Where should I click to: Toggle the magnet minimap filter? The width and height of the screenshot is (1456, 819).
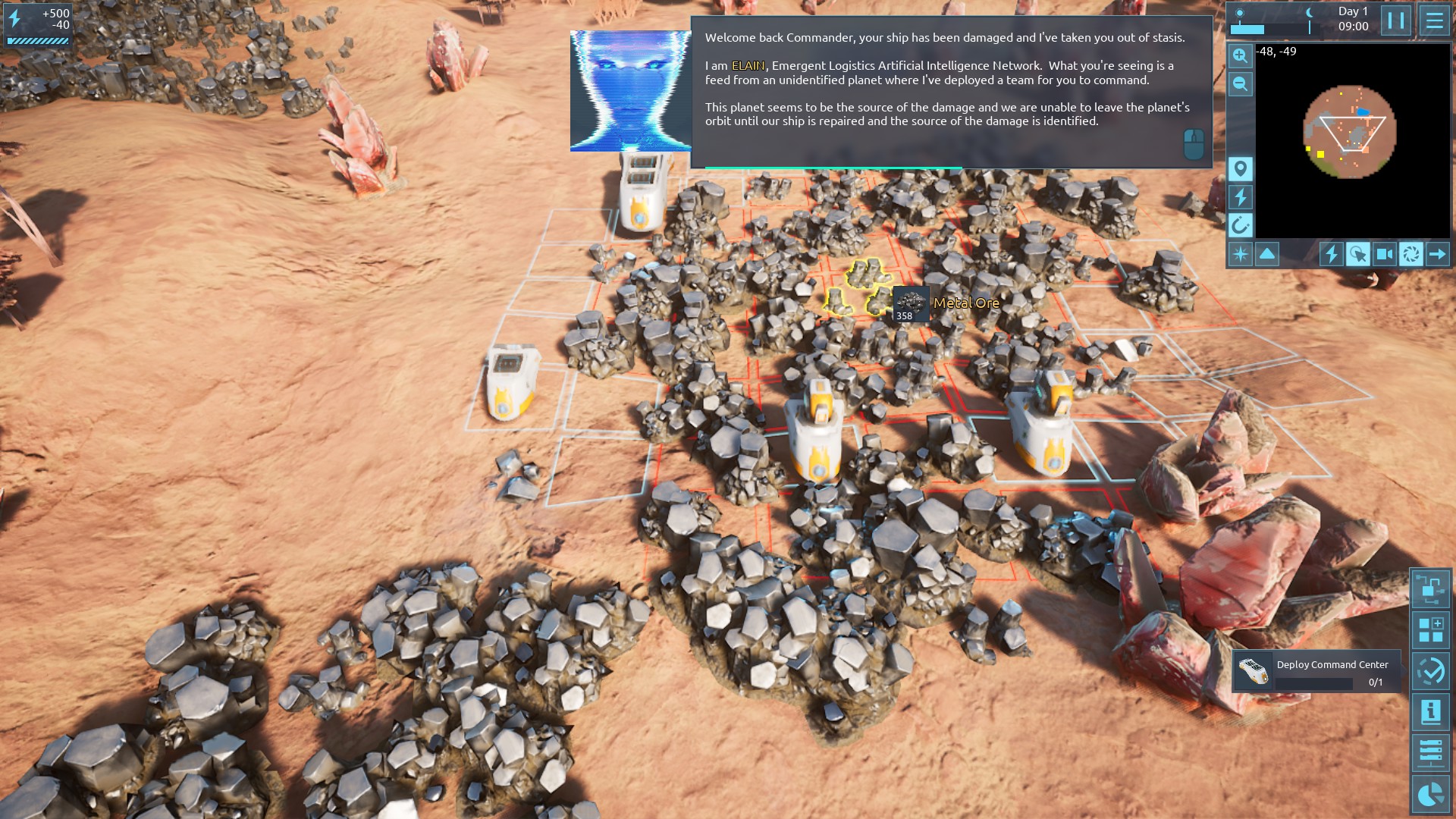(1241, 225)
